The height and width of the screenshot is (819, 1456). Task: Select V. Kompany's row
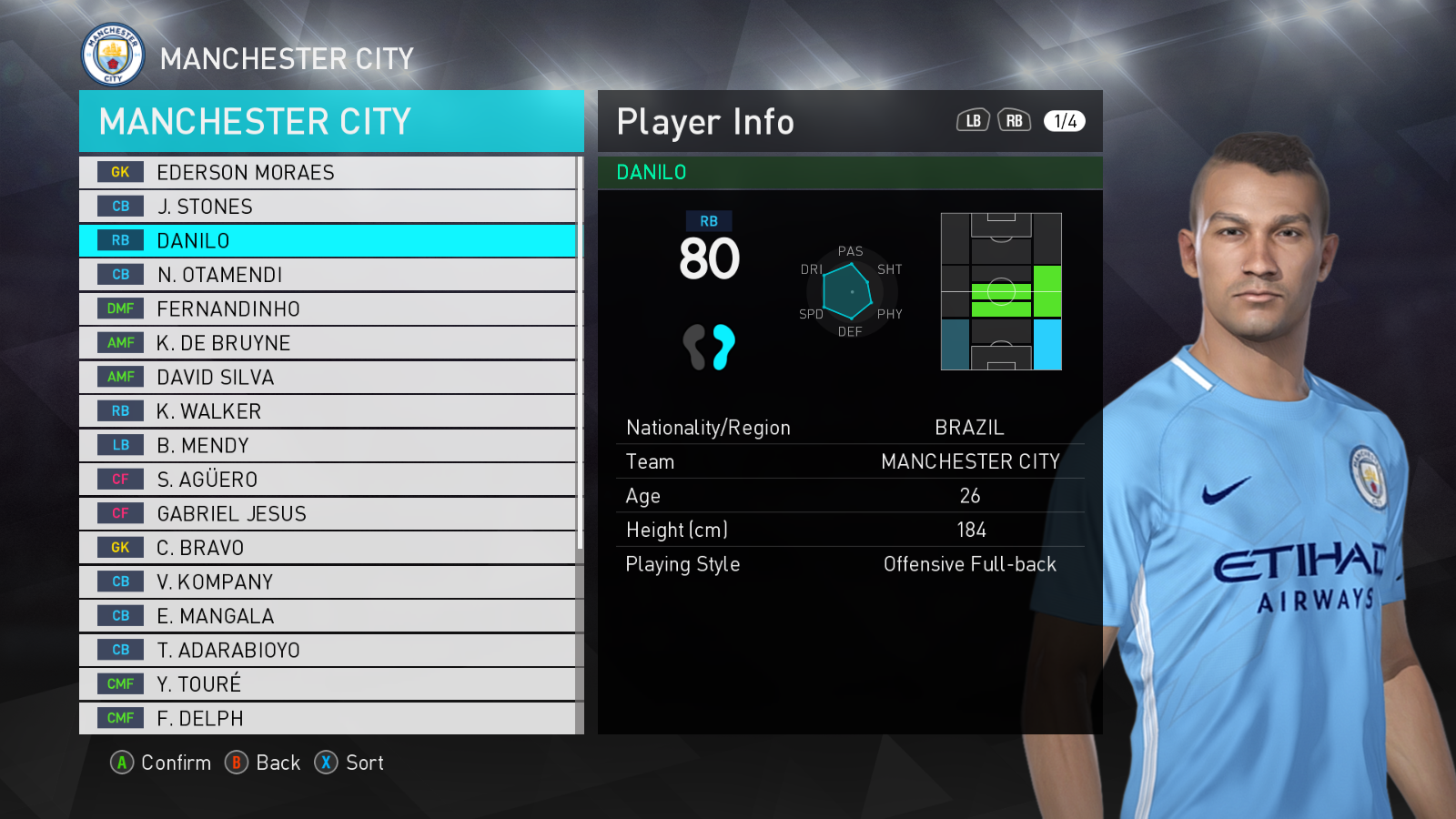click(328, 581)
